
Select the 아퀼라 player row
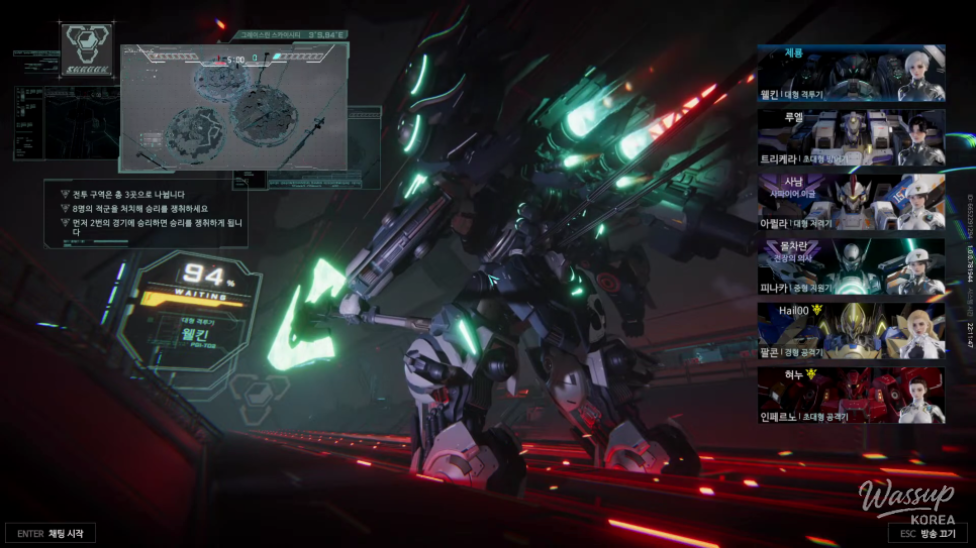tap(851, 202)
